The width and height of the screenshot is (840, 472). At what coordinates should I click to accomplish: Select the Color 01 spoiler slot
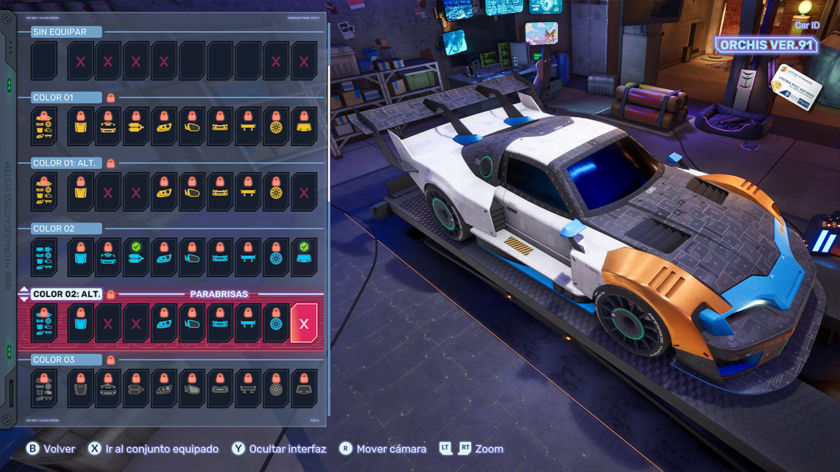248,127
